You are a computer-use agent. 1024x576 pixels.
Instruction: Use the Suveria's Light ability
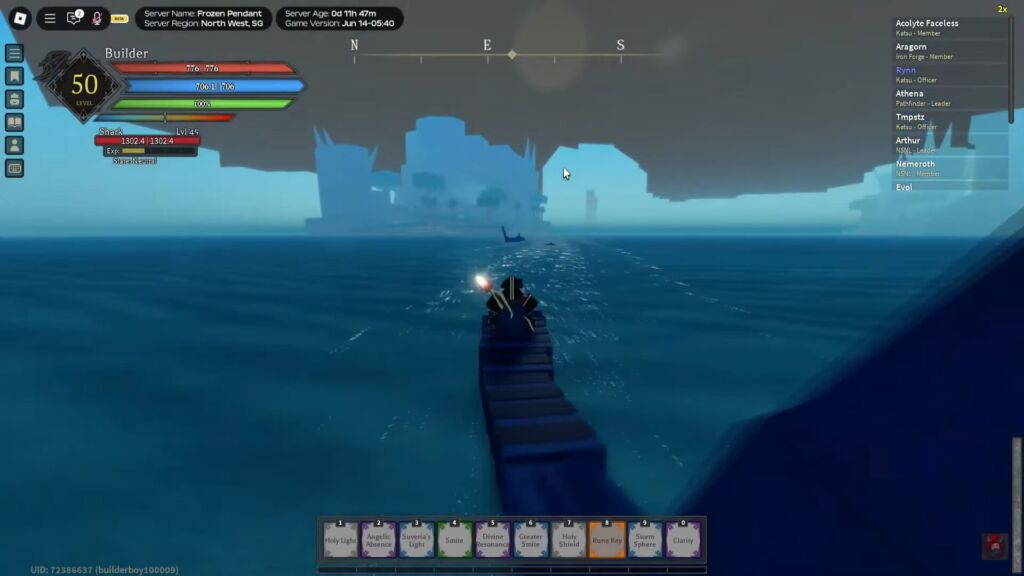click(x=416, y=540)
